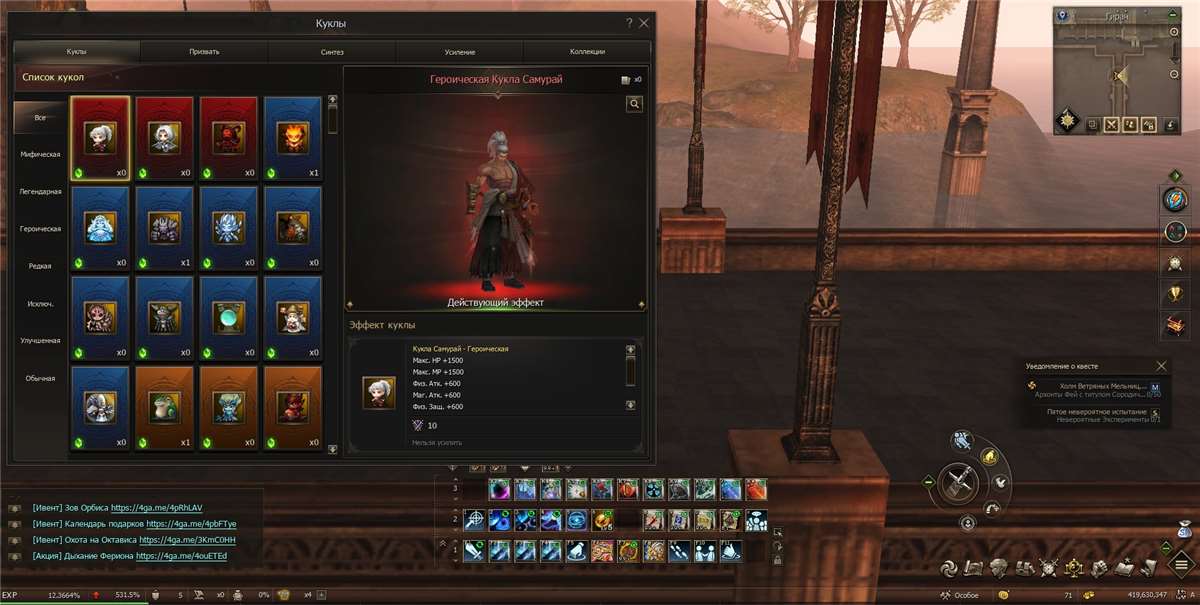Close the Куклы window
This screenshot has height=605, width=1200.
645,22
